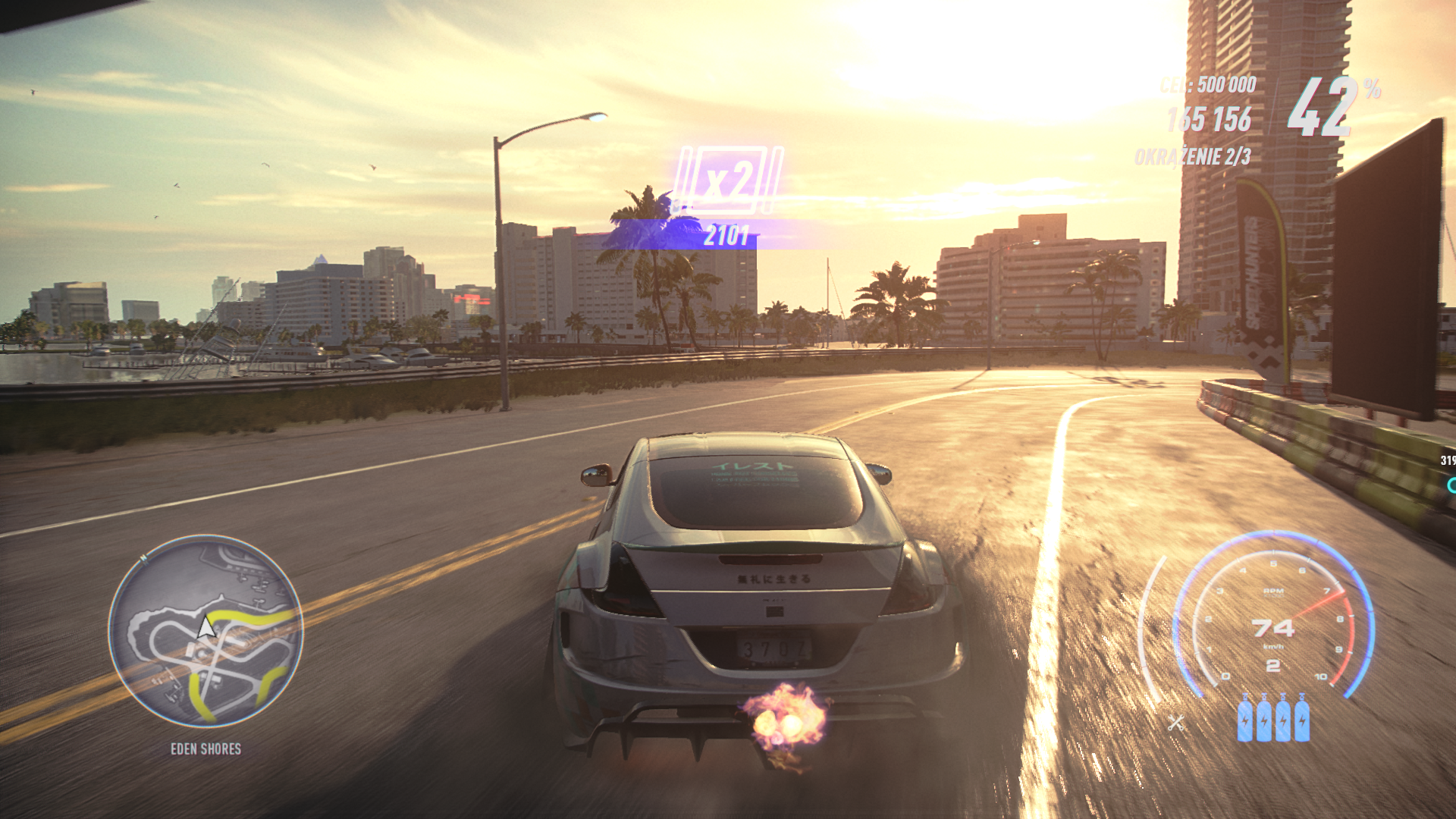Select the crossed-wrench repair icon near the speedometer
1456x819 pixels.
[x=1176, y=723]
